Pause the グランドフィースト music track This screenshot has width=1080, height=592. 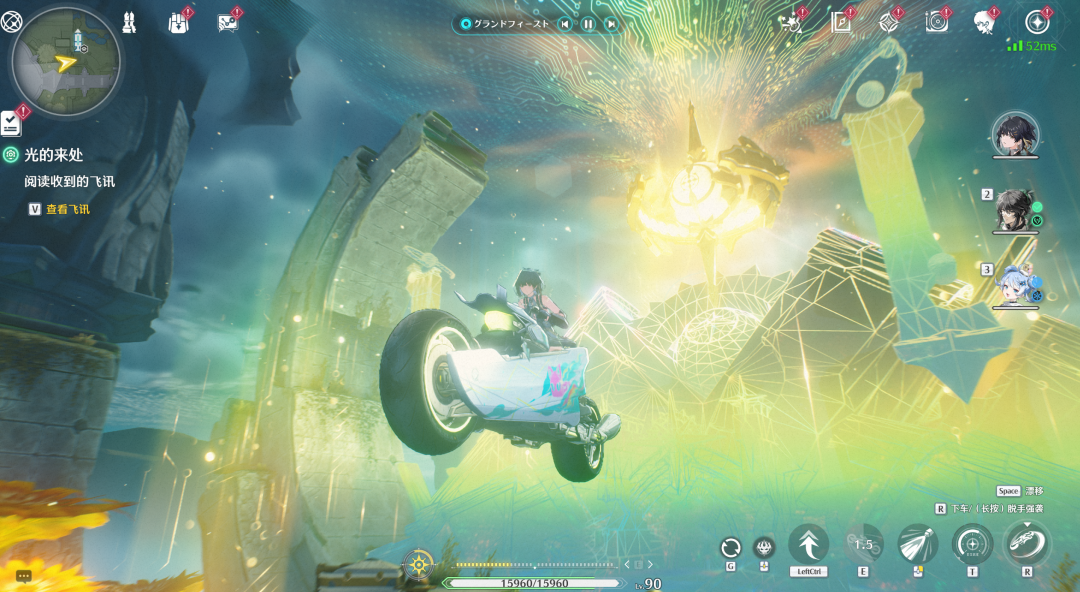pos(588,24)
